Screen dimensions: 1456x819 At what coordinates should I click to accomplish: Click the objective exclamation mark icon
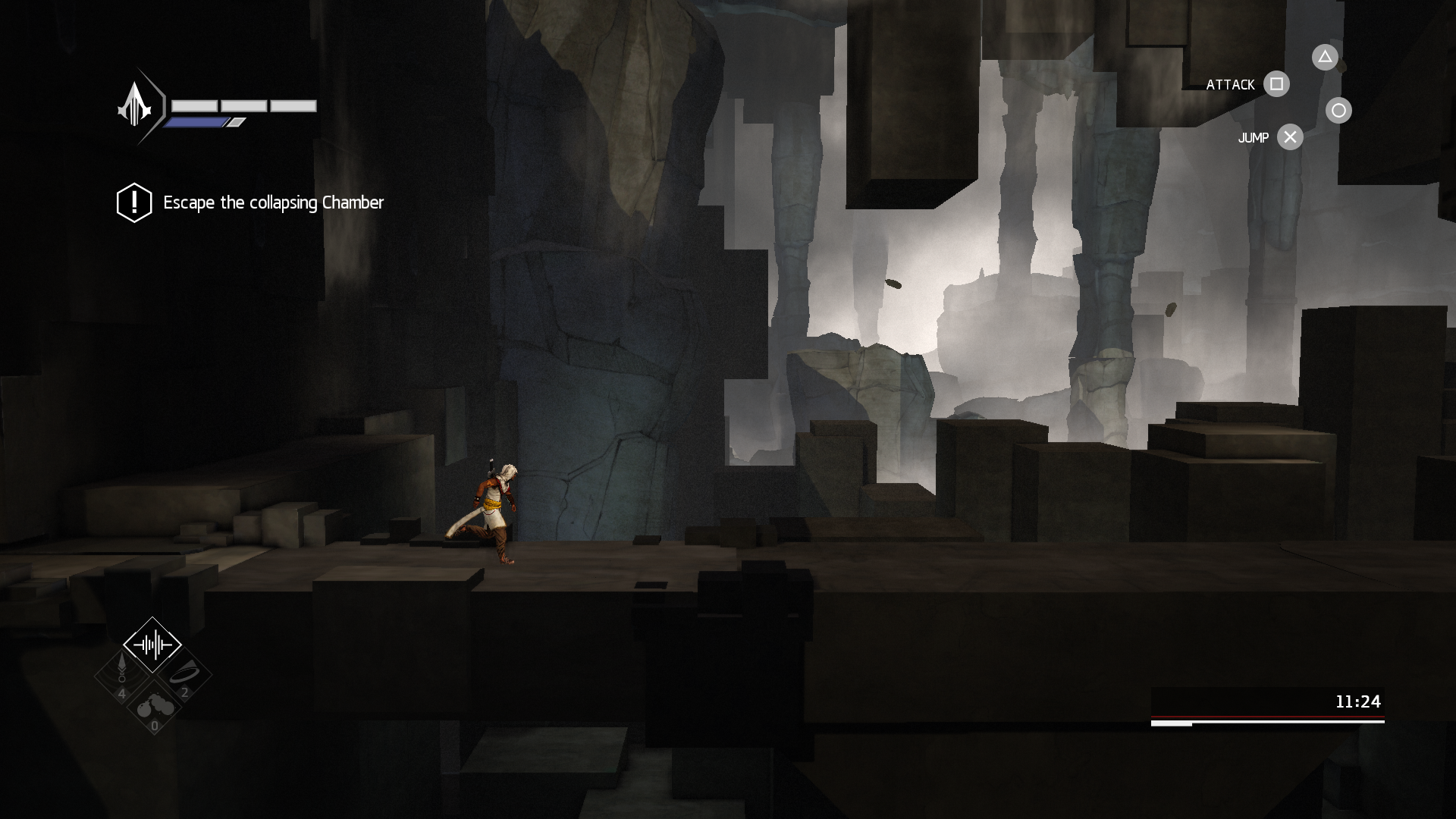134,202
